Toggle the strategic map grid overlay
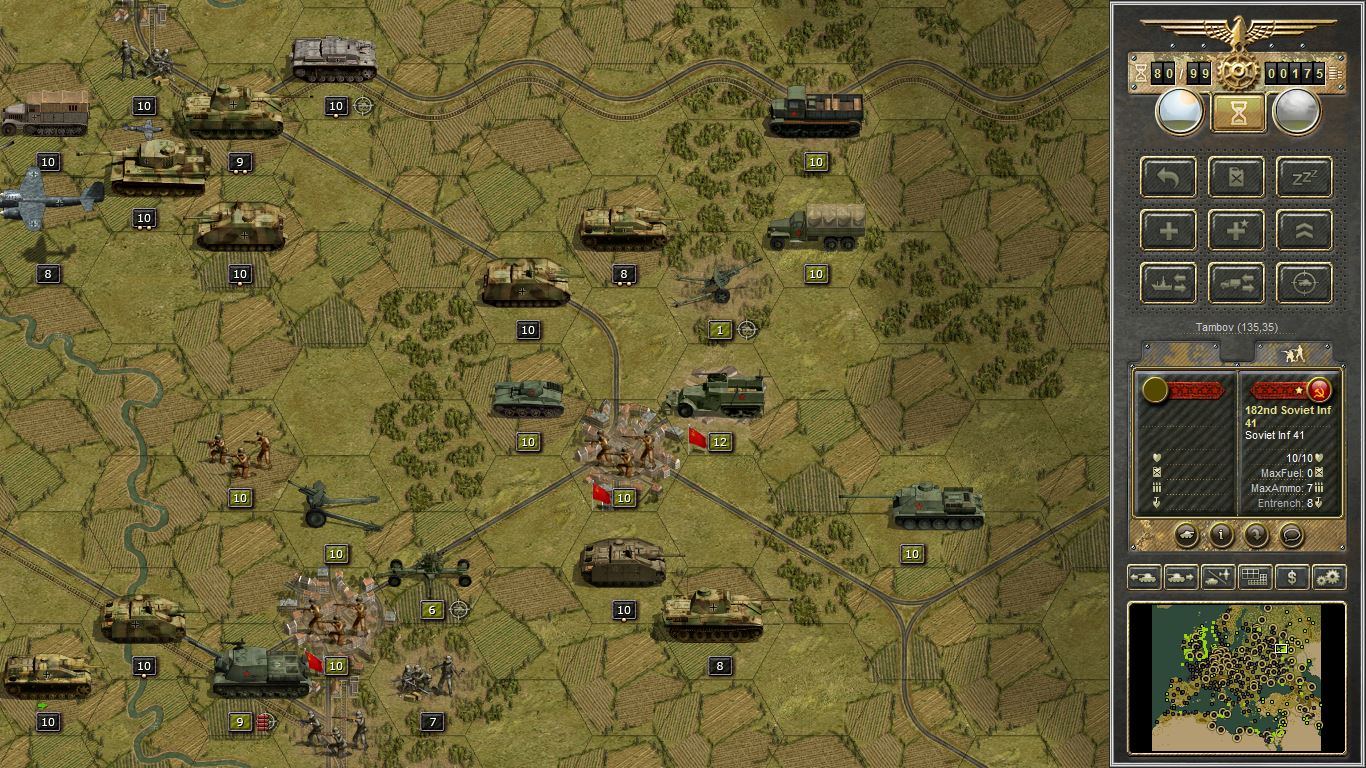The image size is (1366, 768). pyautogui.click(x=1253, y=577)
